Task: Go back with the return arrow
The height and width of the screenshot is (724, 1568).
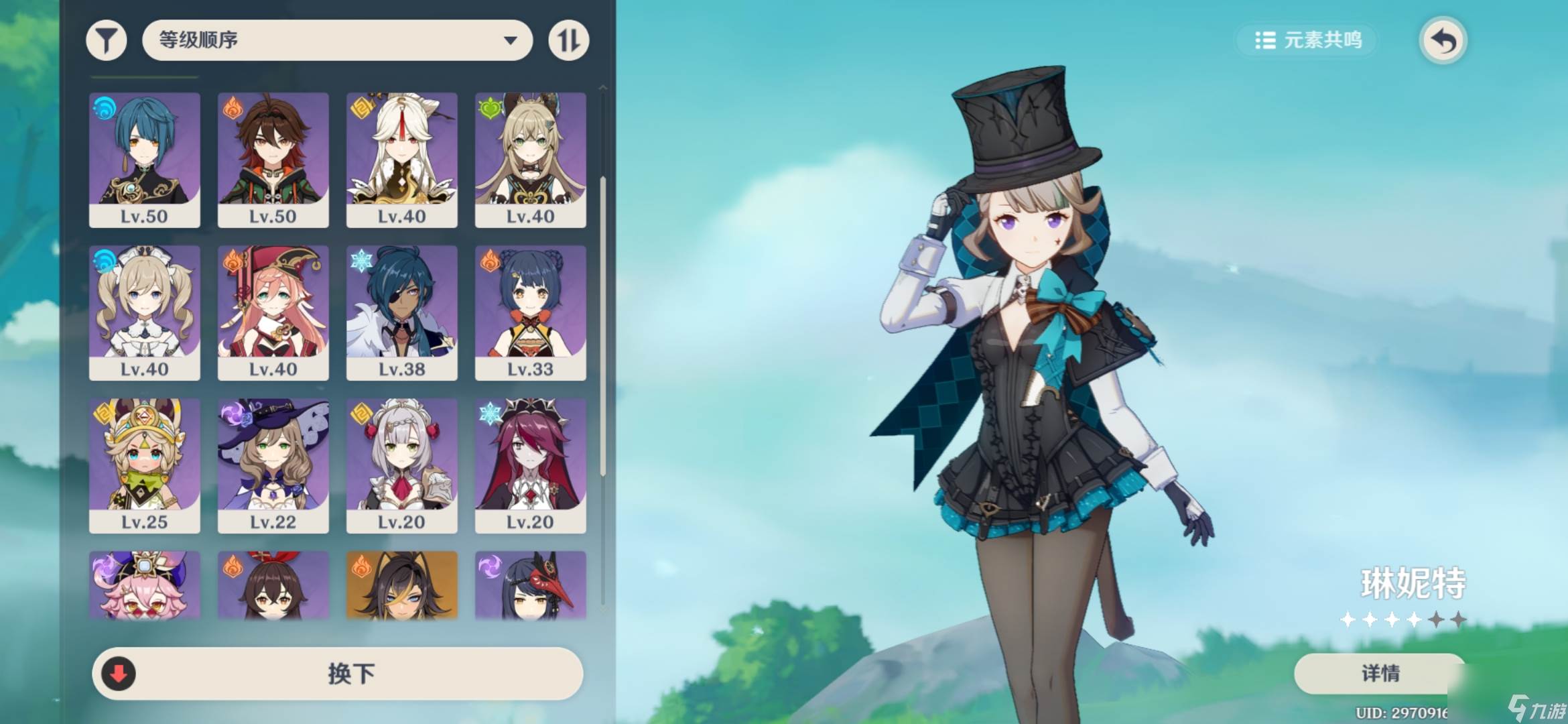Action: 1443,41
